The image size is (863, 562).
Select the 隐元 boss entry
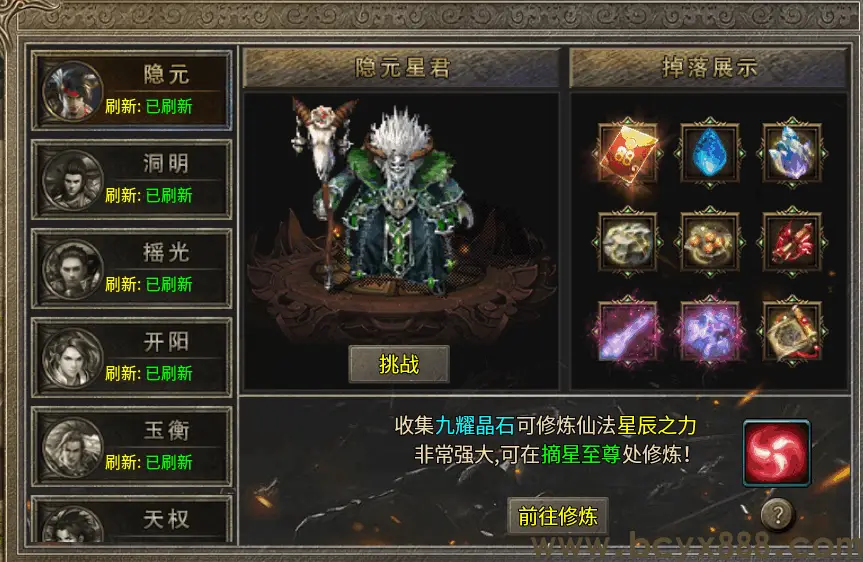[133, 90]
